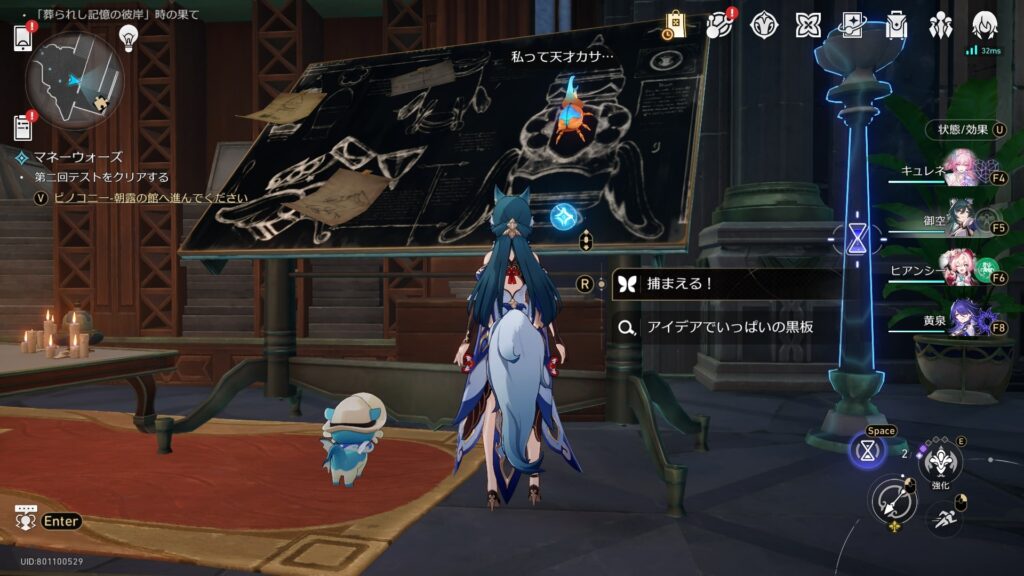This screenshot has height=576, width=1024.
Task: Open the mission clipboard icon
Action: point(23,127)
